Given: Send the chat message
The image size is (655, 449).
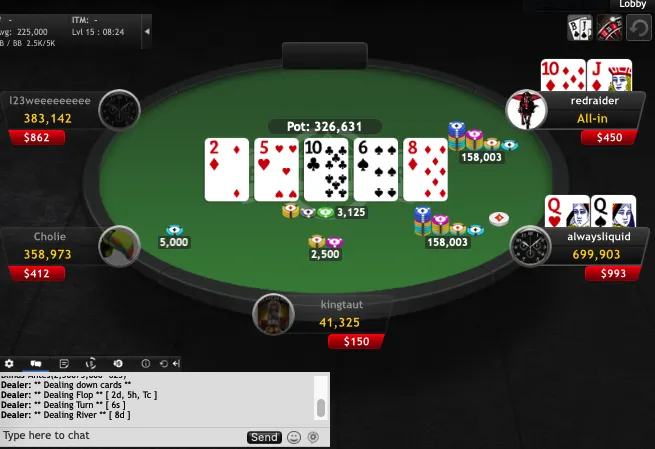Looking at the screenshot, I should [264, 437].
